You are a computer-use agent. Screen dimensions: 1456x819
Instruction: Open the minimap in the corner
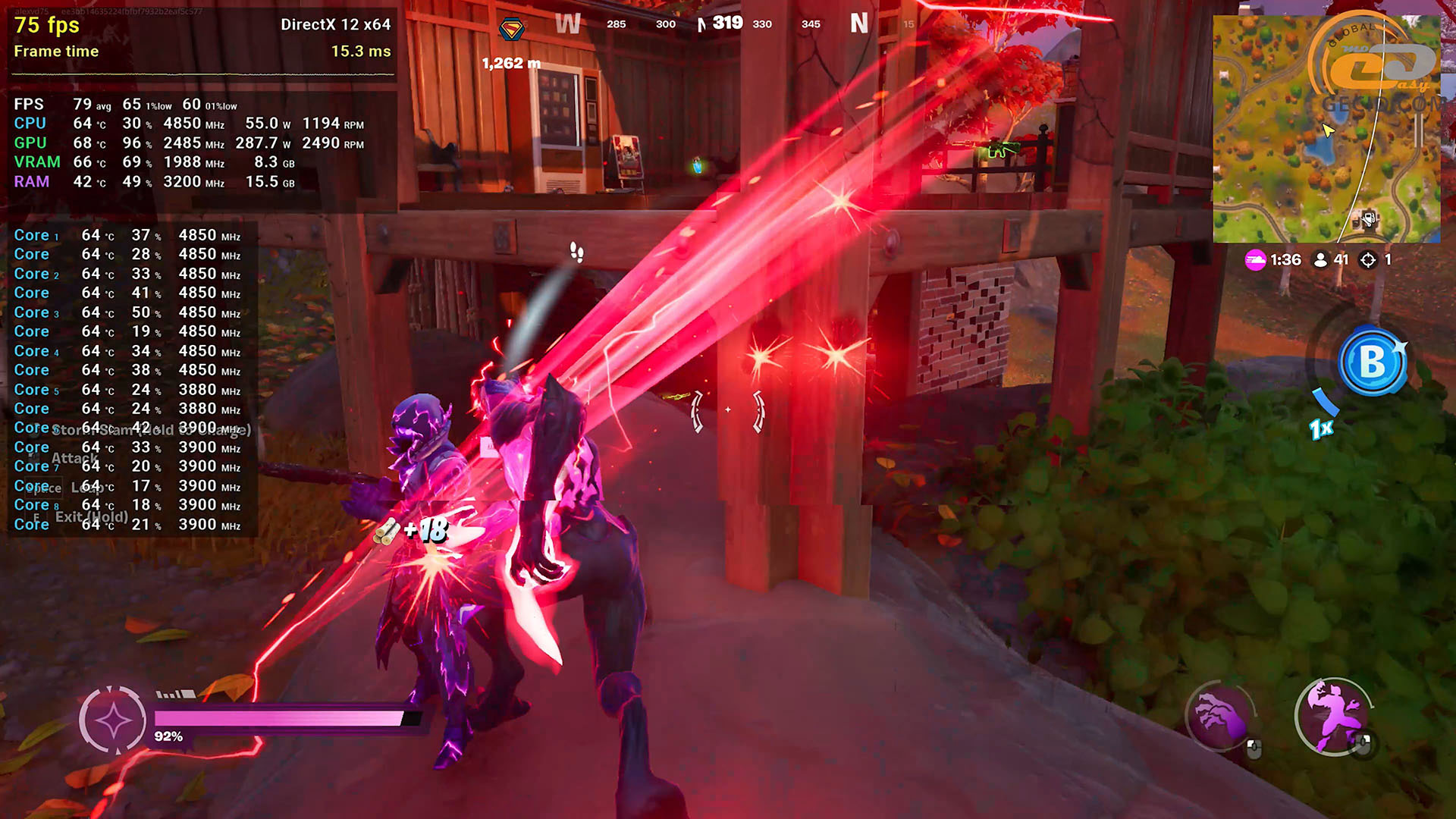pos(1326,129)
